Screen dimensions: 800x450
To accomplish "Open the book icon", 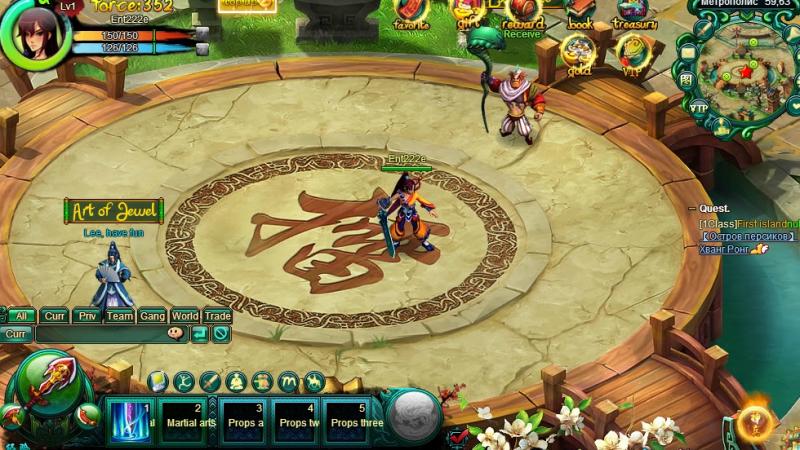I will [x=580, y=12].
